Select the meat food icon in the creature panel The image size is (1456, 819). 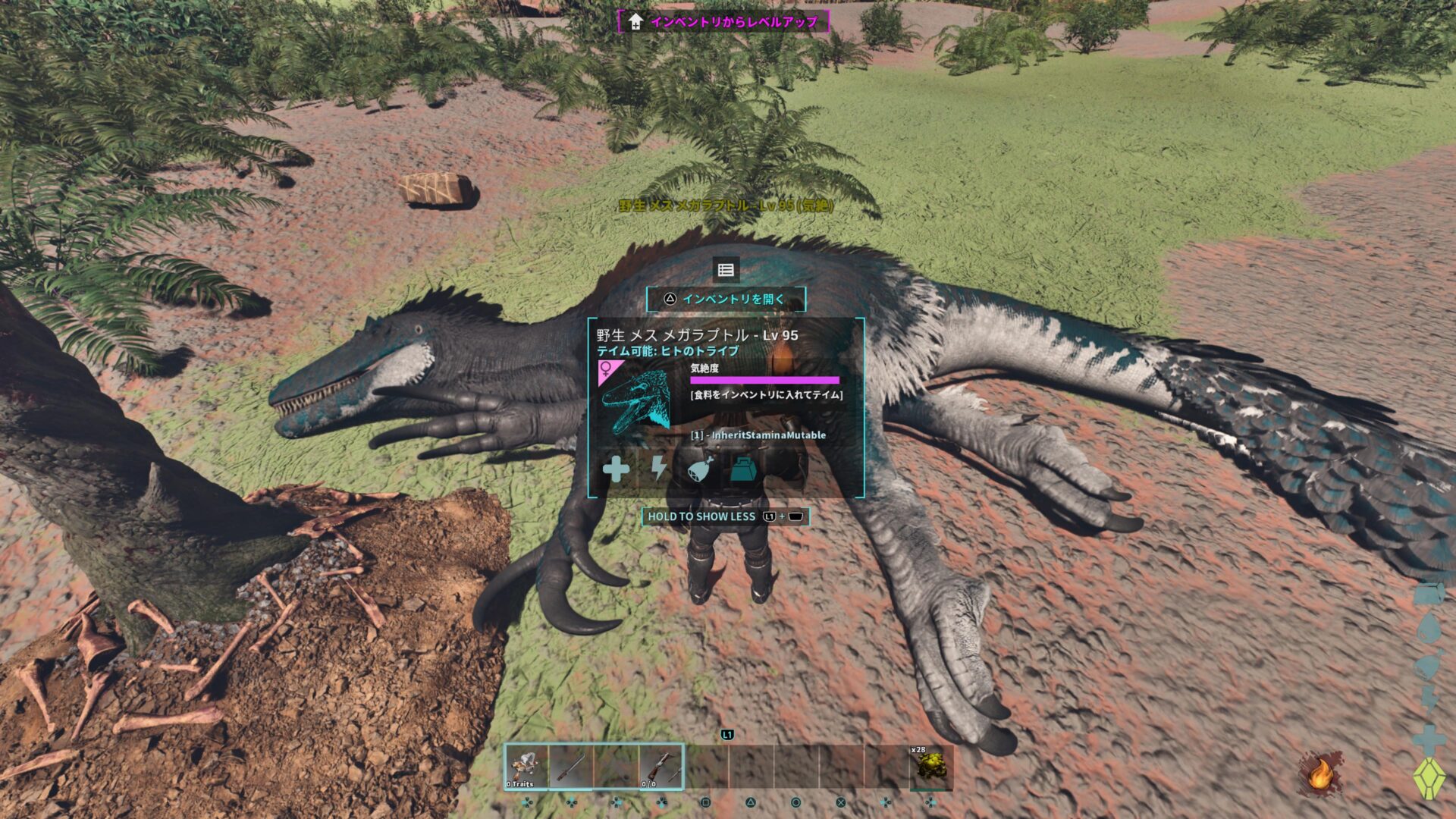coord(701,469)
